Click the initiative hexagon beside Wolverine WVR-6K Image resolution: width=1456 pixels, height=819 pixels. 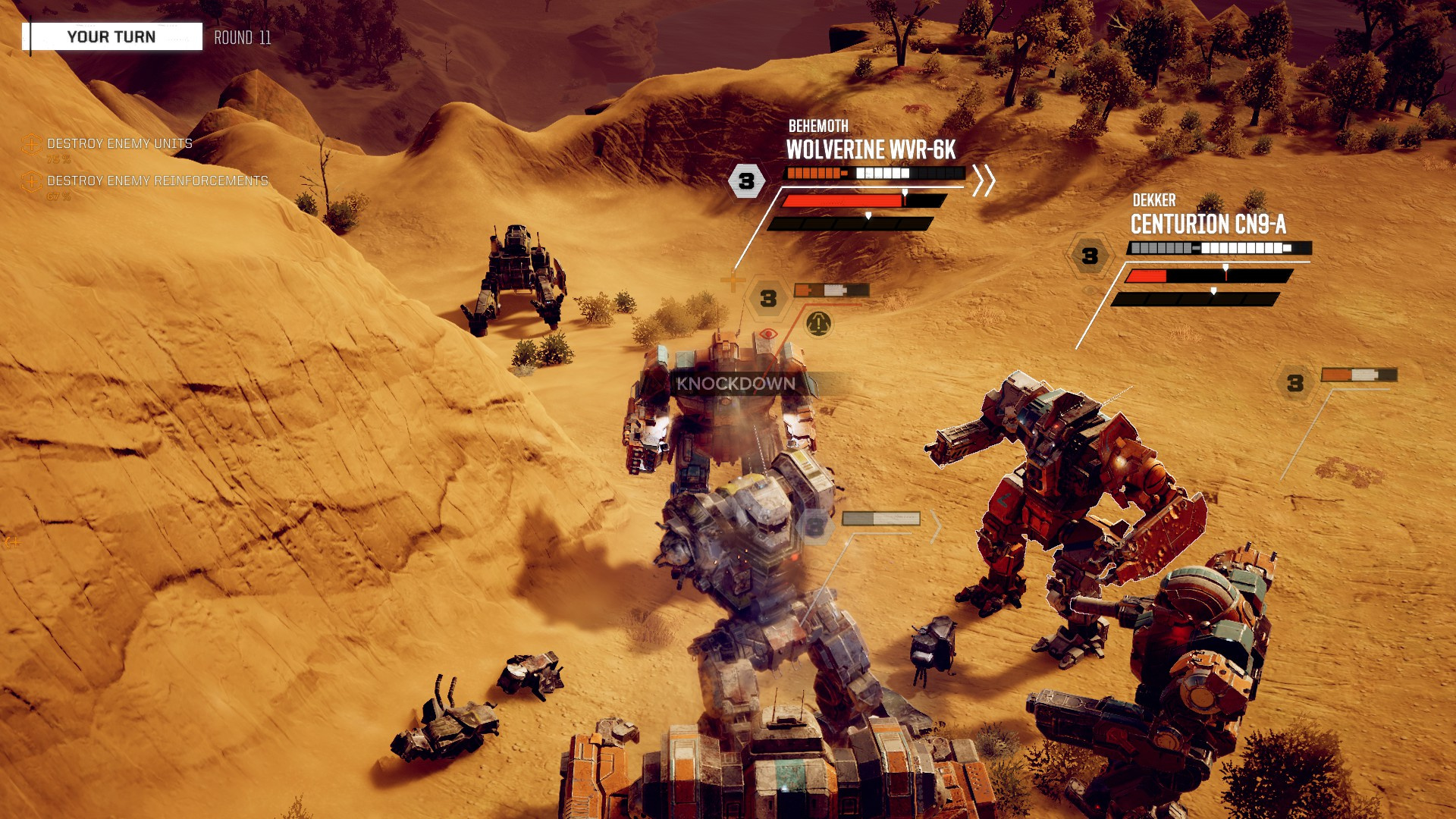click(x=746, y=181)
